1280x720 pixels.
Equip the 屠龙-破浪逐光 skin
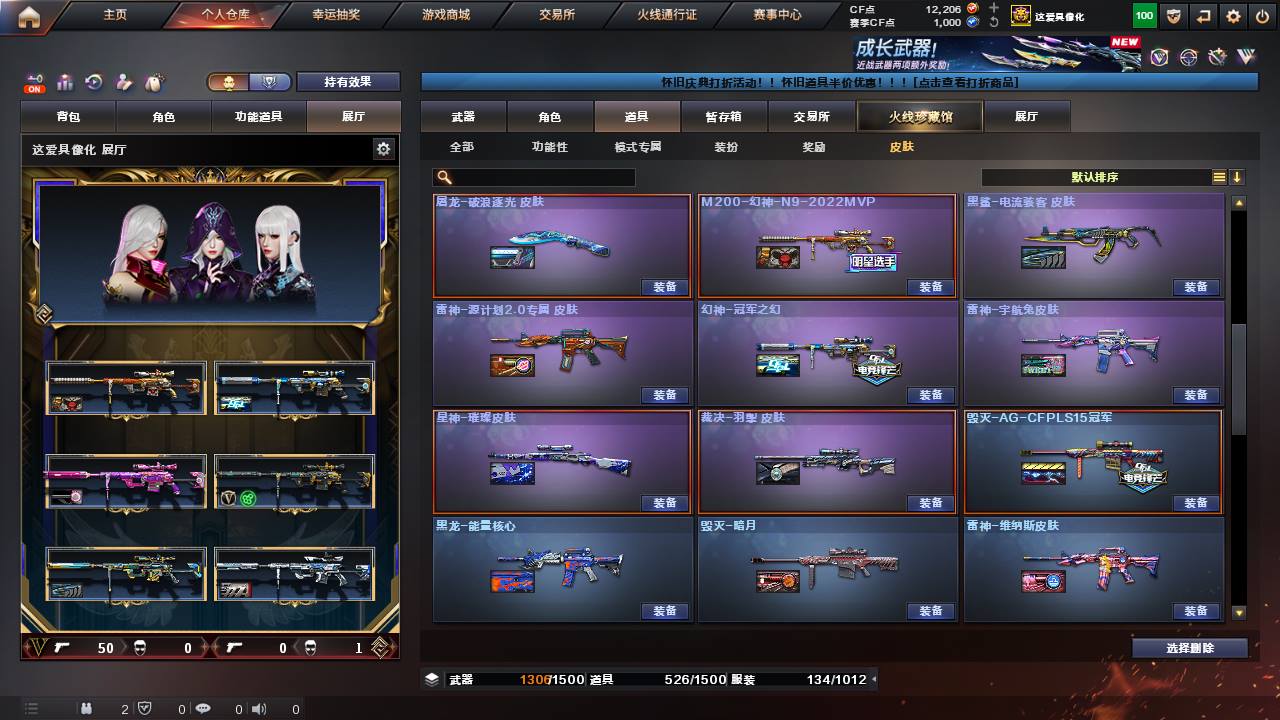coord(665,287)
